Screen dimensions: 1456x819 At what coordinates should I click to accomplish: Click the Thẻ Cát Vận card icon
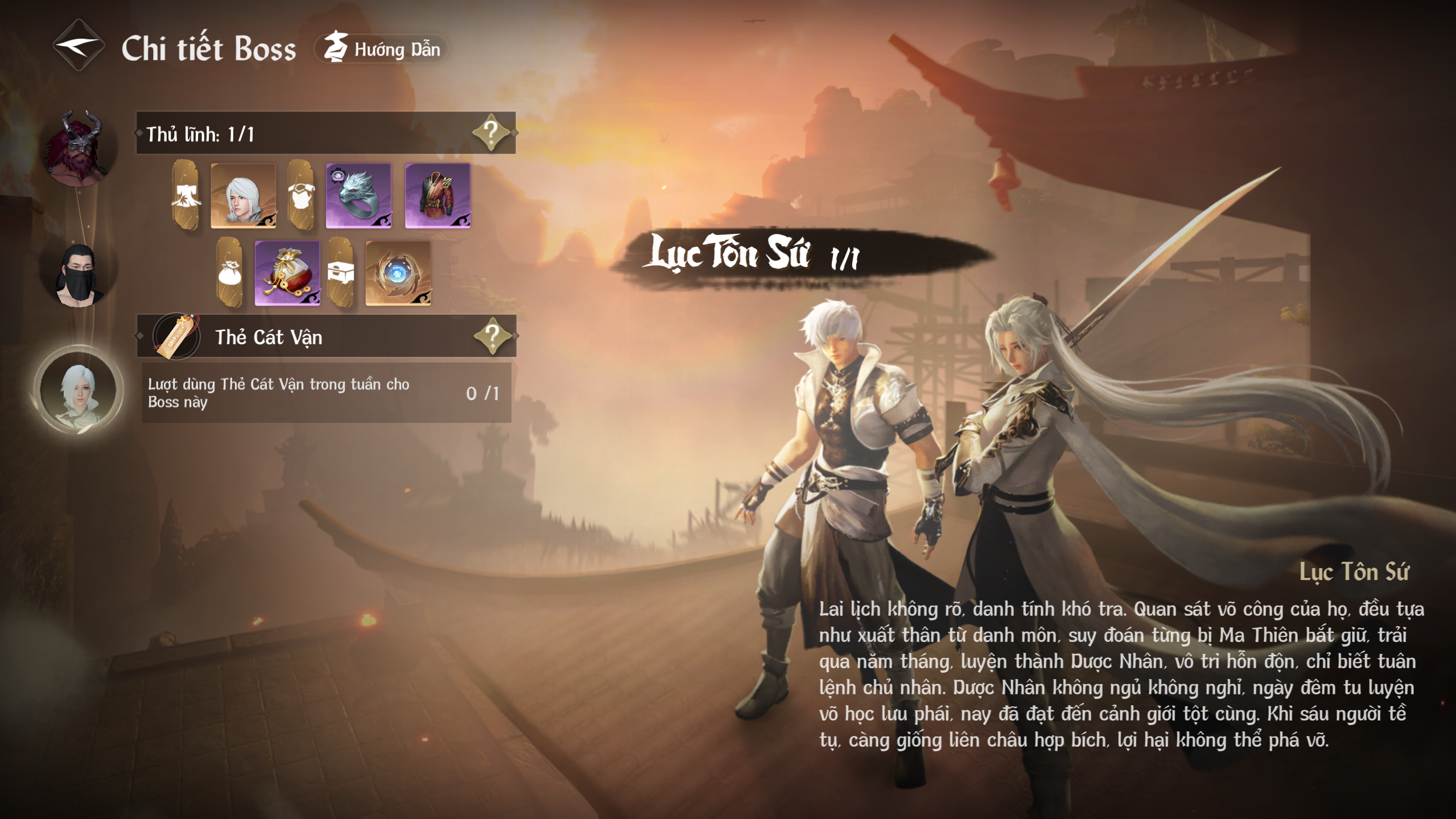[x=177, y=336]
